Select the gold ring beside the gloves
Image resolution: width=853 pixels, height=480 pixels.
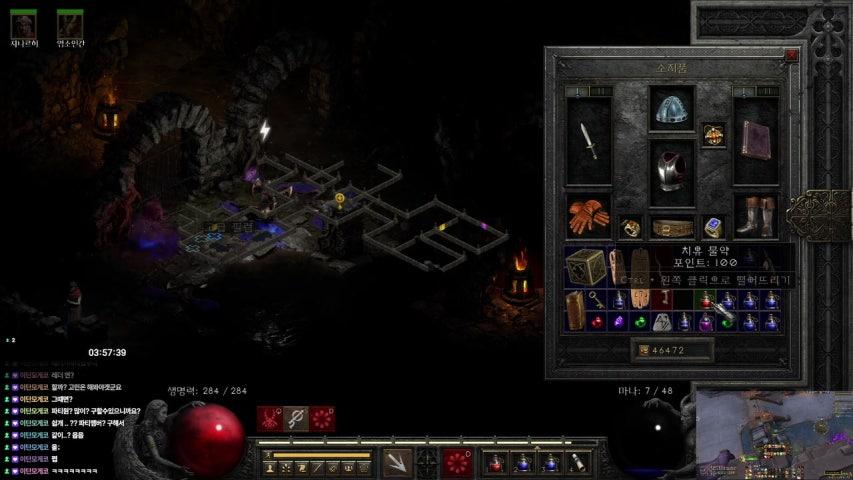coord(630,227)
